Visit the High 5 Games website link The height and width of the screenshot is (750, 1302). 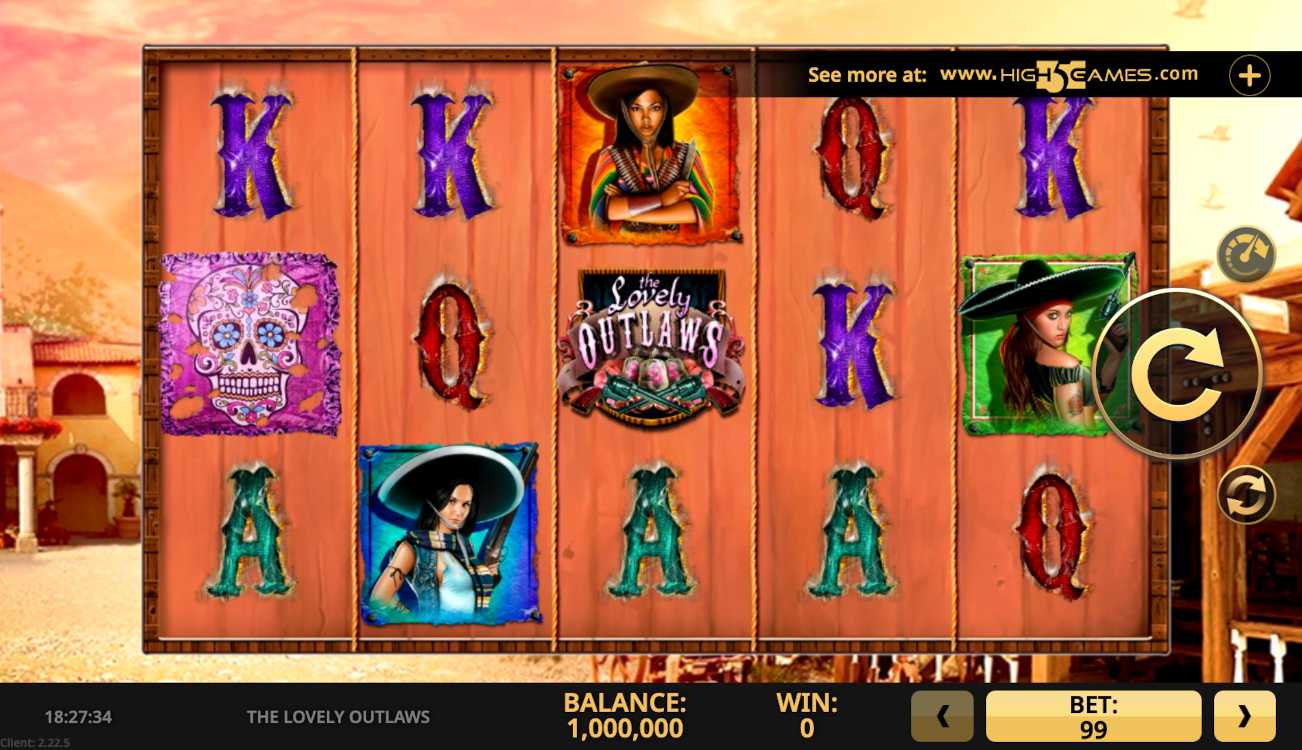pos(1068,75)
